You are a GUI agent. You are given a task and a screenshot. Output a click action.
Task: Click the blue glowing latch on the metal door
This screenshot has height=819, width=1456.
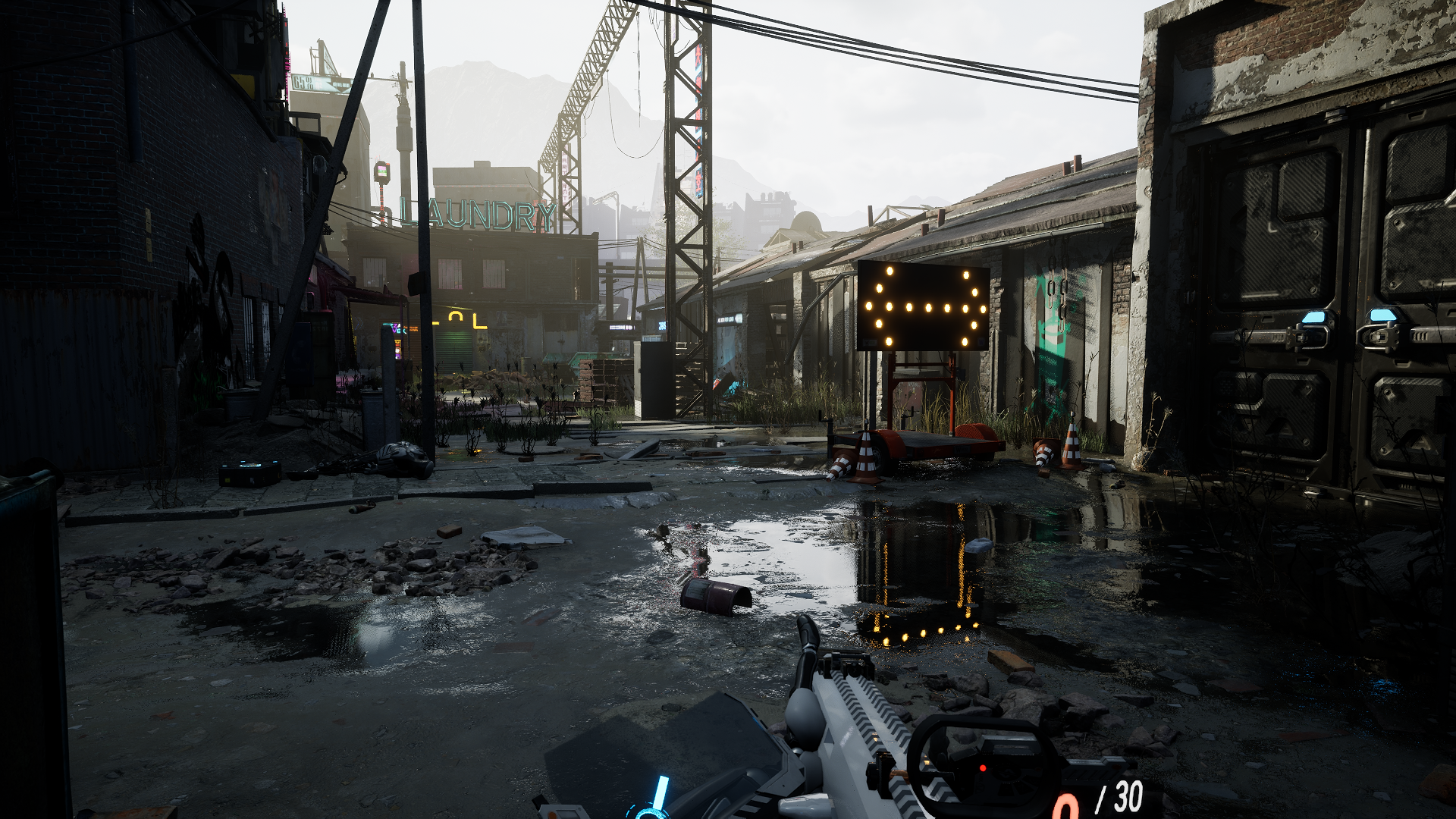coord(1313,317)
